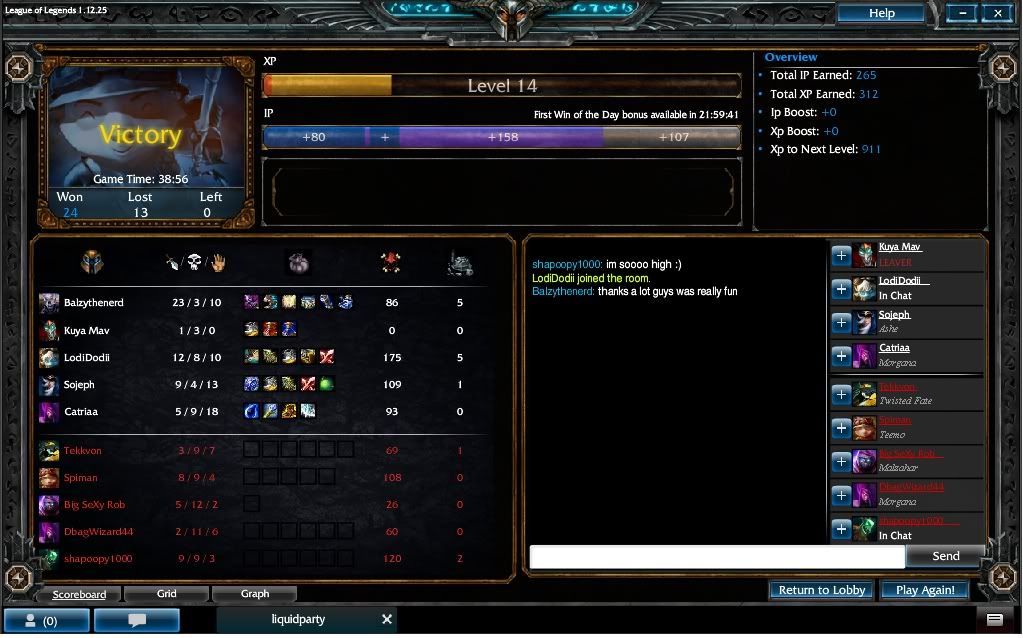Focus the chat text input box
This screenshot has width=1023, height=638.
coord(717,557)
